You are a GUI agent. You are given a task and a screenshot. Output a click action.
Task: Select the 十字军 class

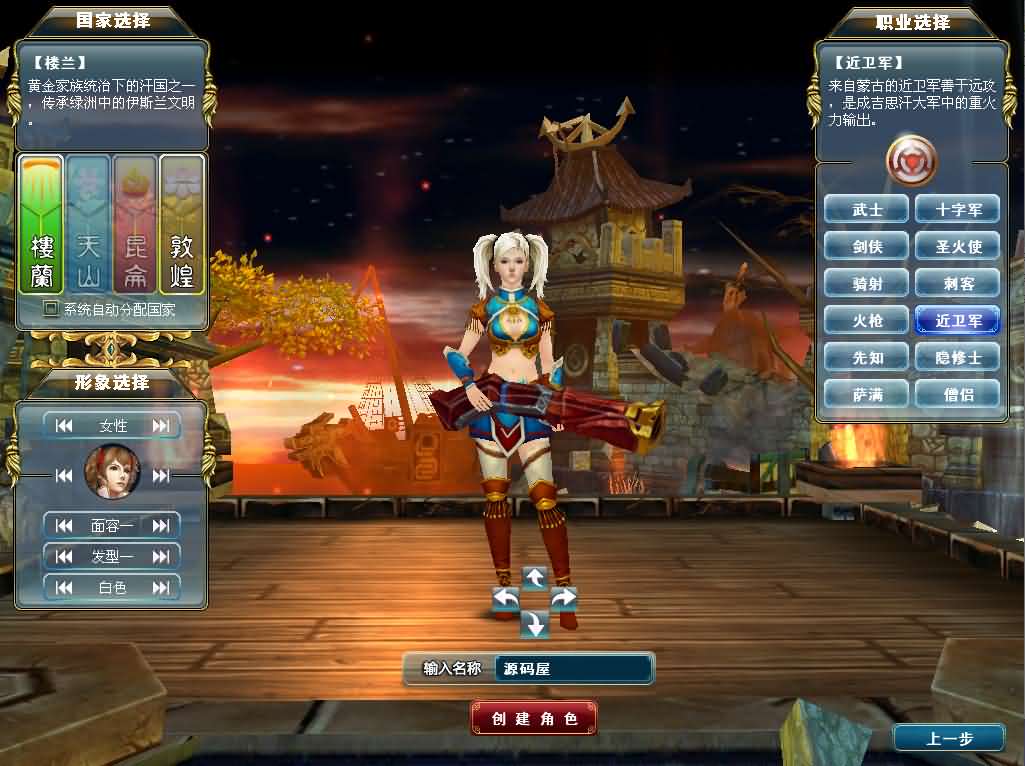tap(958, 210)
